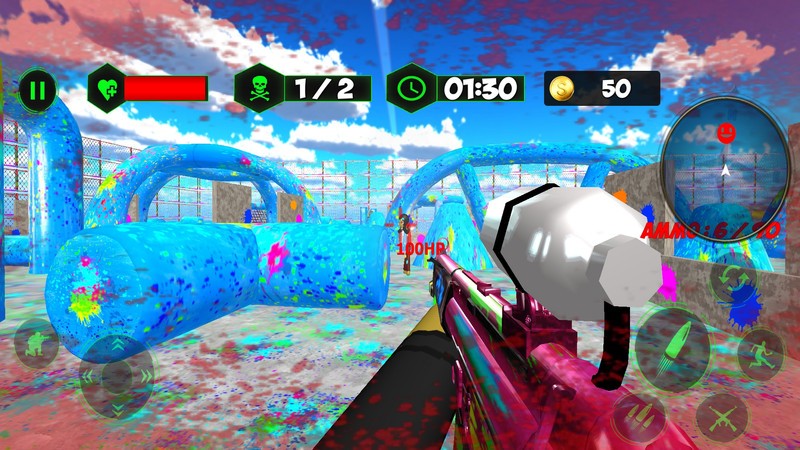Viewport: 800px width, 450px height.
Task: Pause the game with the green pause button
Action: coord(37,90)
